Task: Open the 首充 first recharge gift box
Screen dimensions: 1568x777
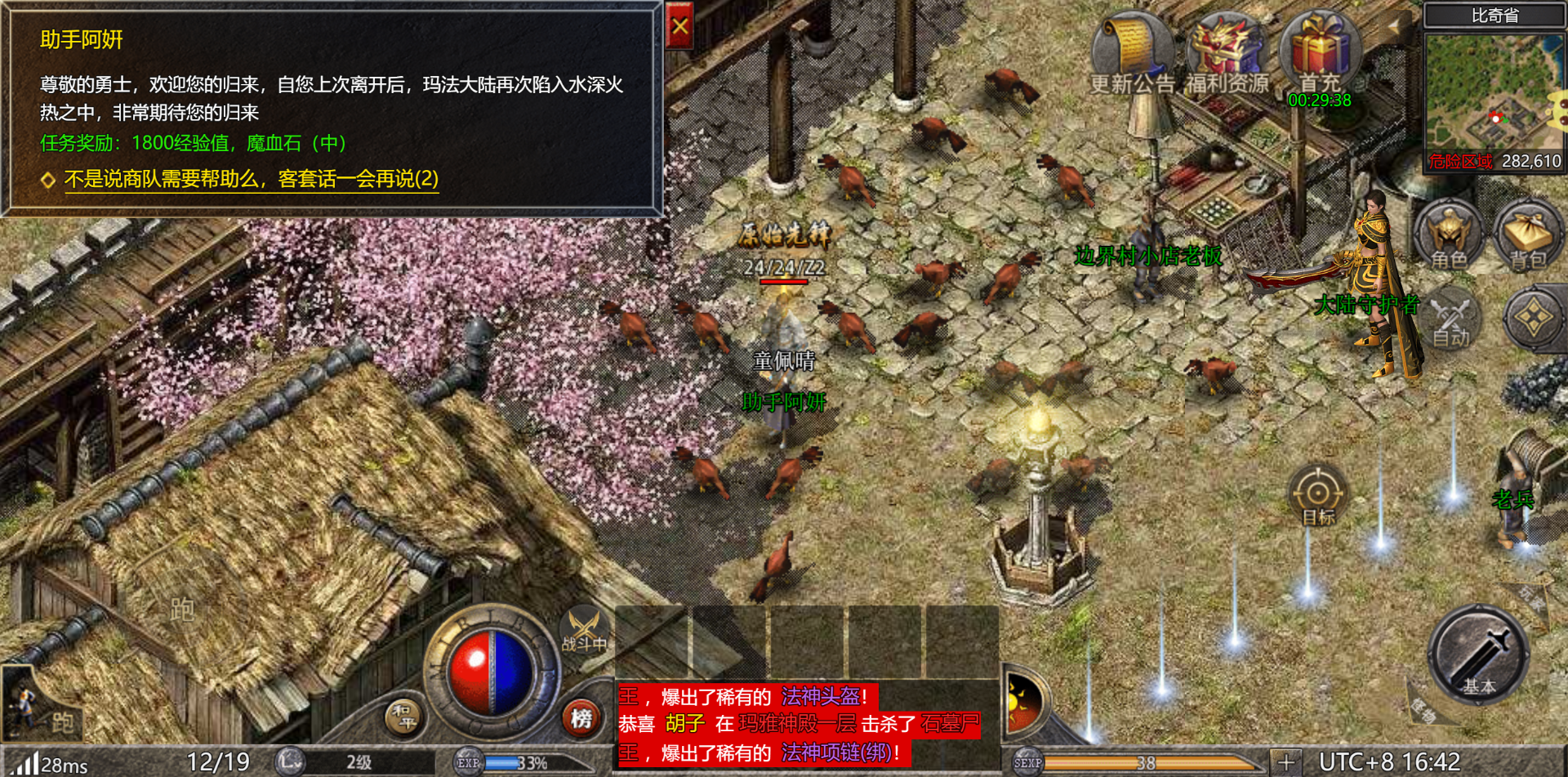Action: [x=1320, y=51]
